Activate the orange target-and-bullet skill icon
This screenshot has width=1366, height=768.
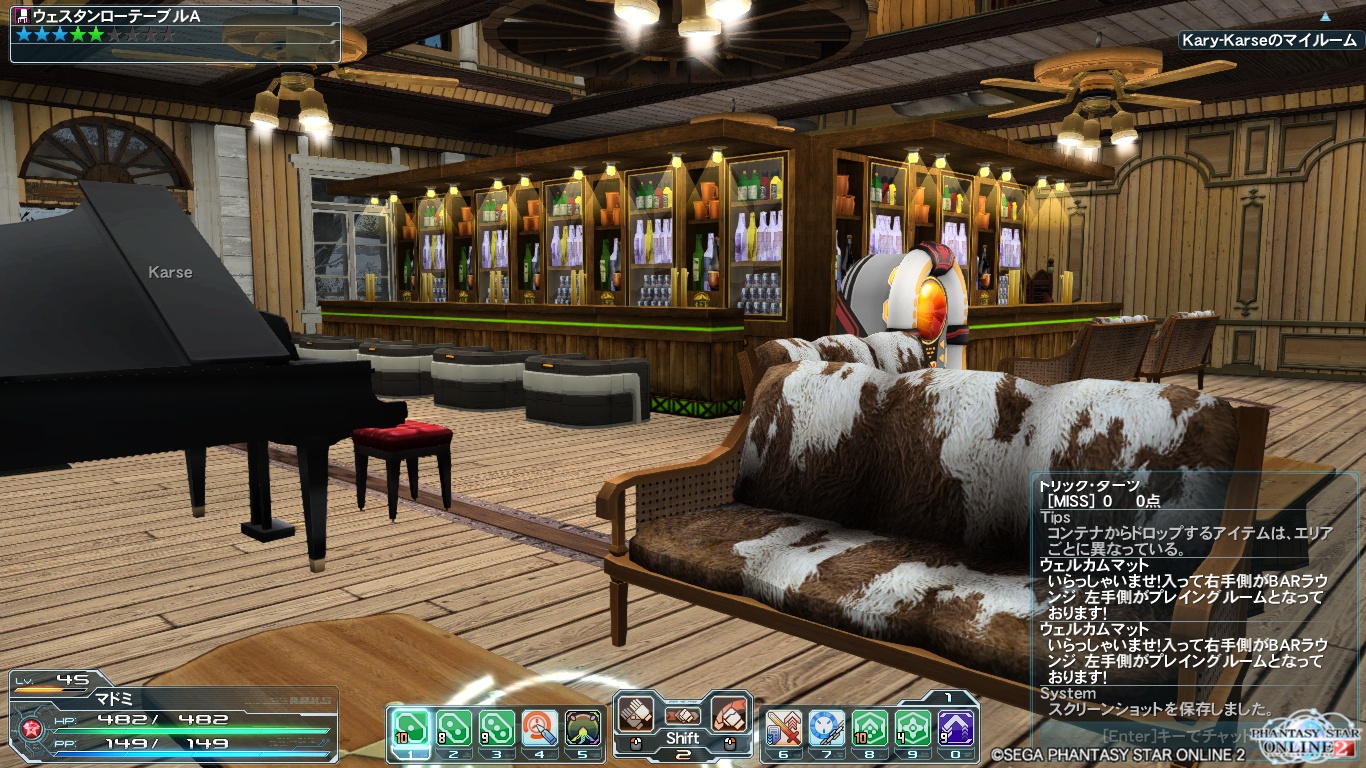[540, 728]
